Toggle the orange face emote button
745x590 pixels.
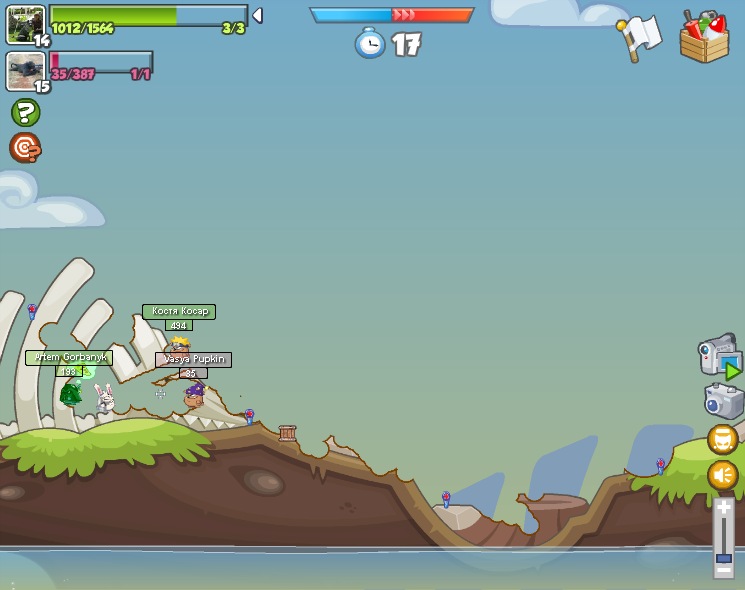point(723,439)
